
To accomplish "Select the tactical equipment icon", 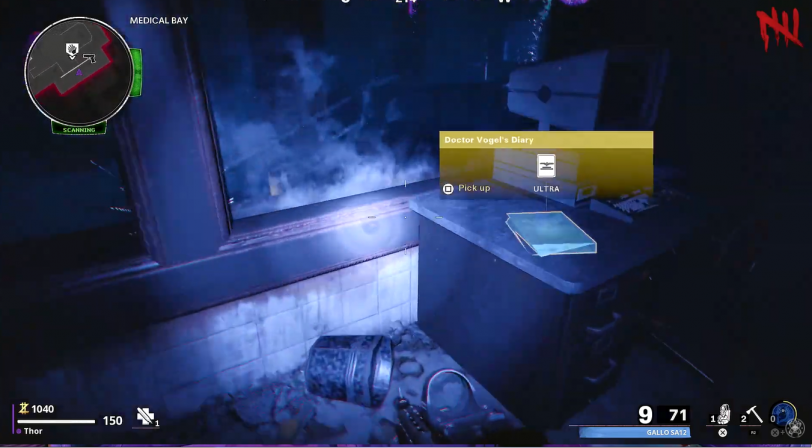I will point(723,415).
